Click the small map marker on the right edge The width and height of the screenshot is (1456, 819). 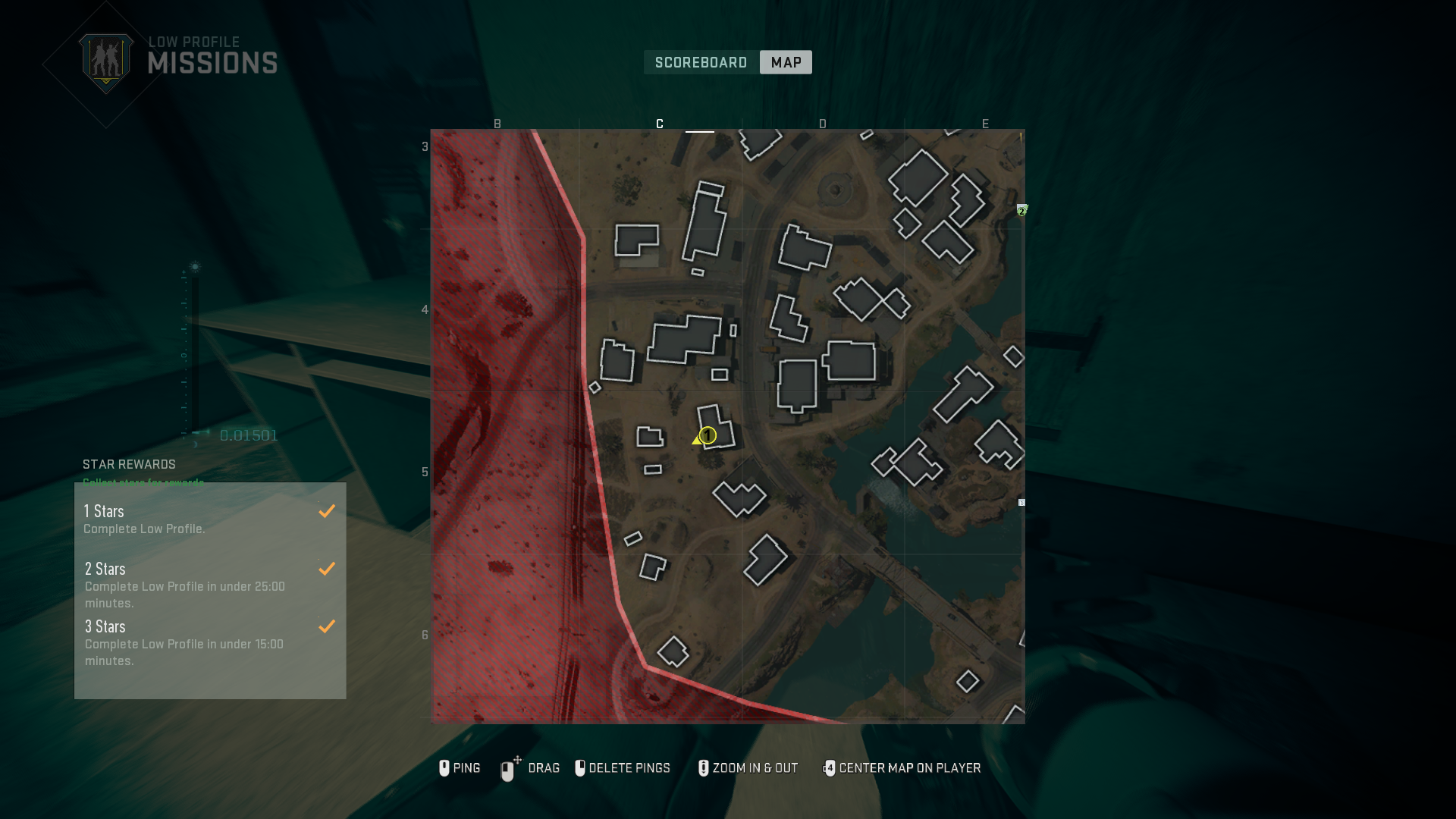pyautogui.click(x=1022, y=501)
